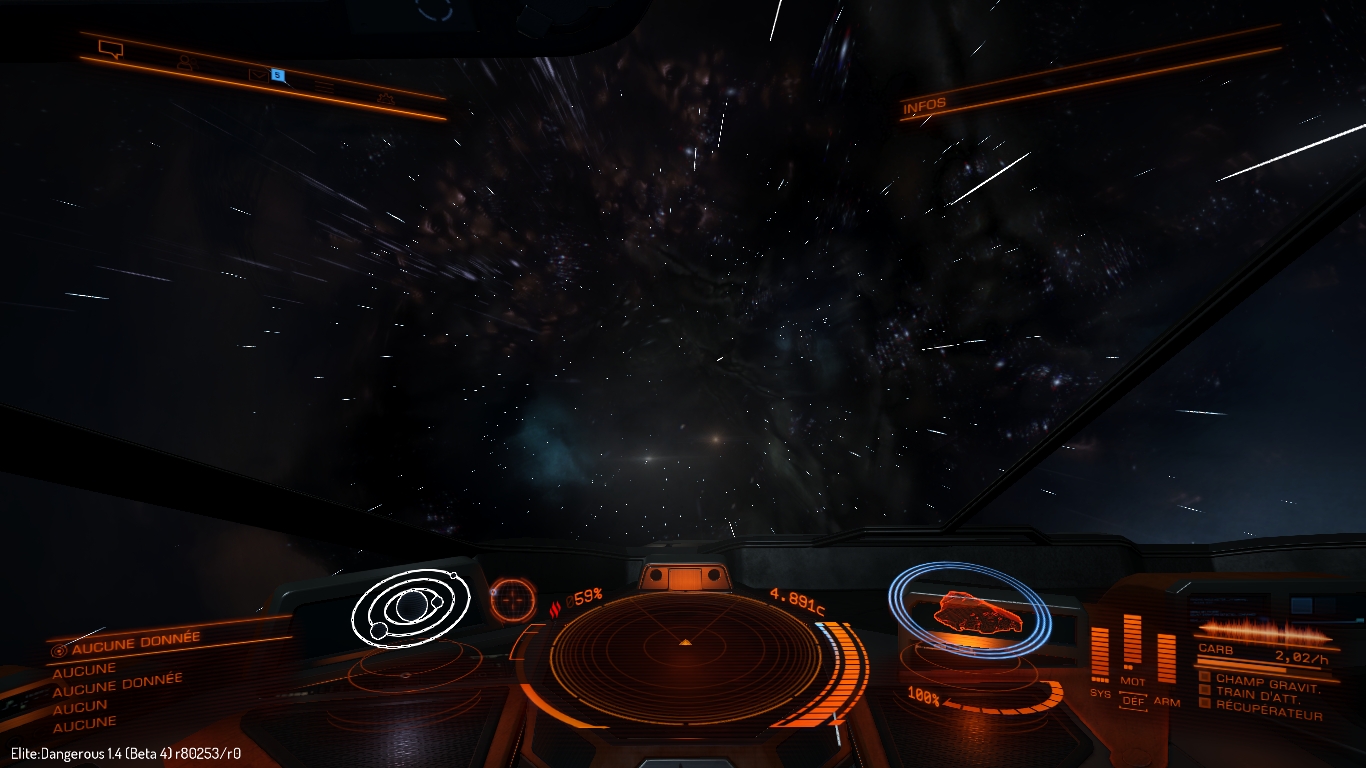Select the three-line list tab in comms panel
Viewport: 1366px width, 768px height.
click(x=322, y=87)
